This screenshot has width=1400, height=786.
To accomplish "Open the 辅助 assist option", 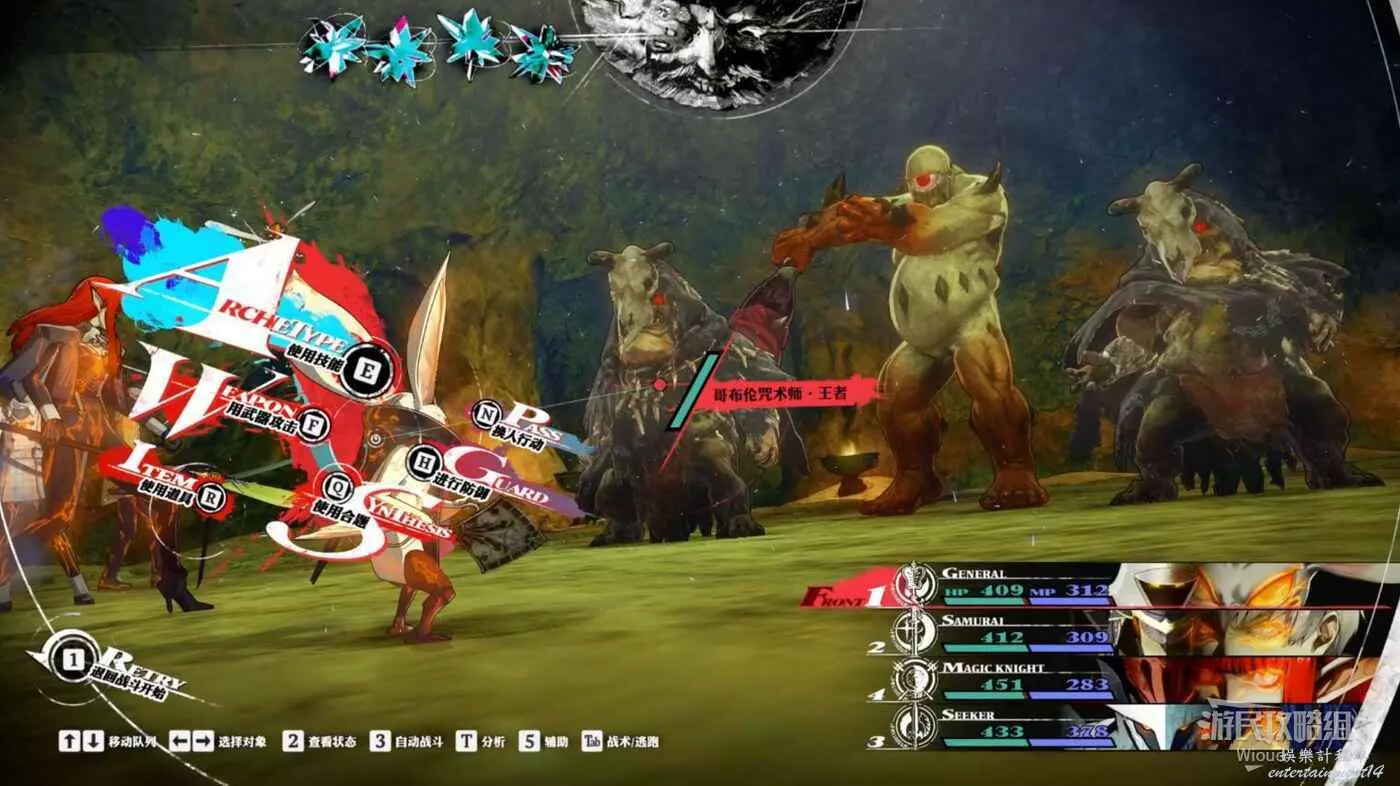I will 544,742.
